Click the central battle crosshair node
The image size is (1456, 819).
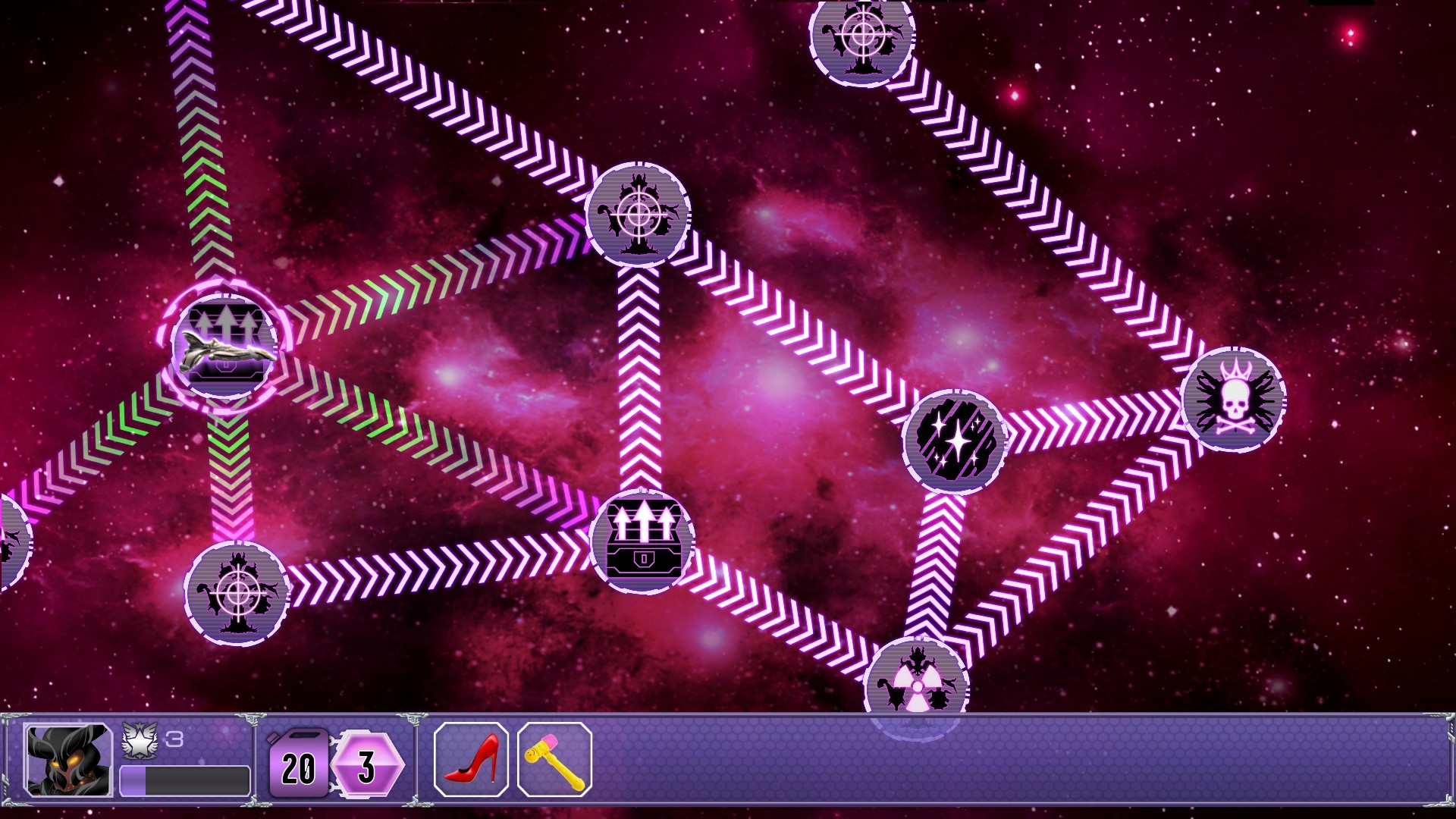(x=639, y=215)
